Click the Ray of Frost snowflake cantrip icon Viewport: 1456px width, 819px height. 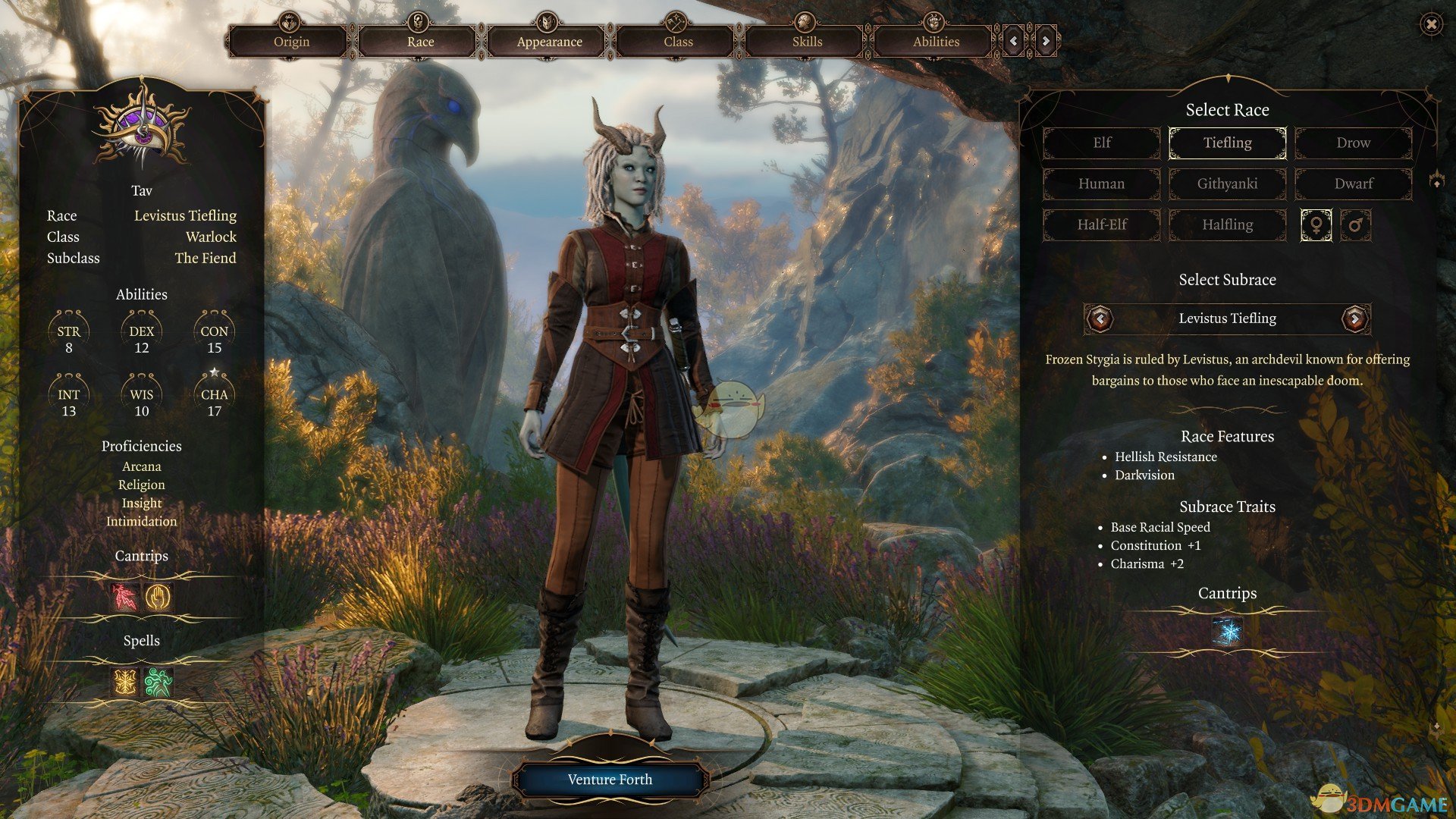1228,630
